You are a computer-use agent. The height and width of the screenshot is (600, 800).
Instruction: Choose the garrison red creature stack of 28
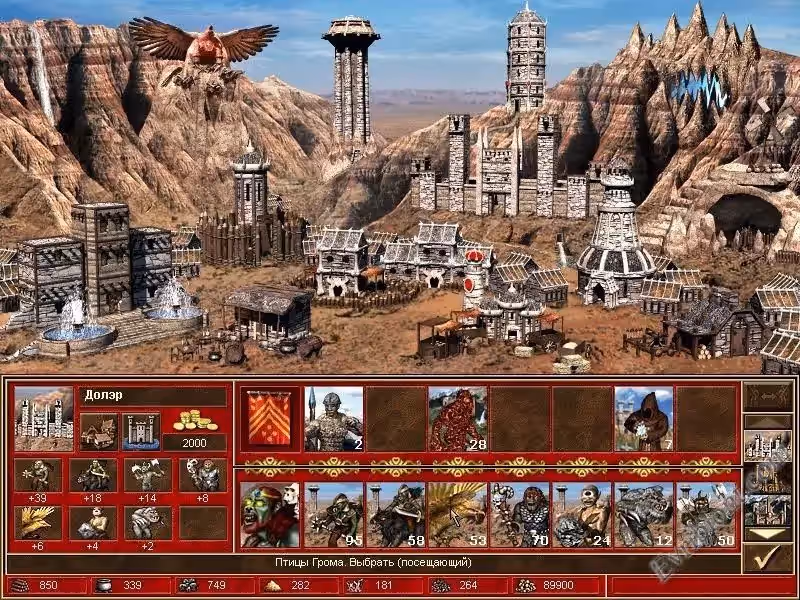tap(457, 417)
